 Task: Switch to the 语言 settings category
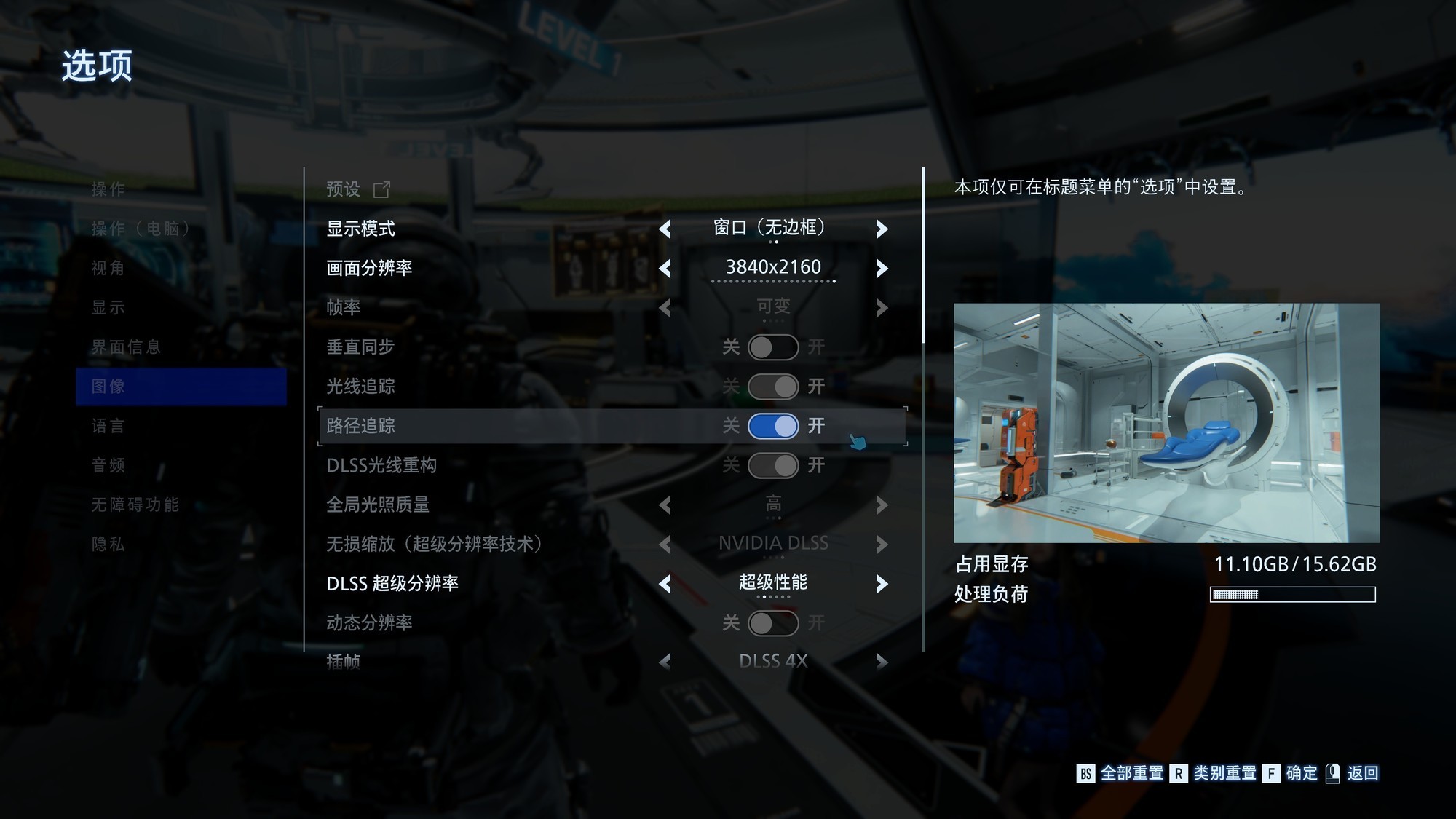(x=108, y=426)
